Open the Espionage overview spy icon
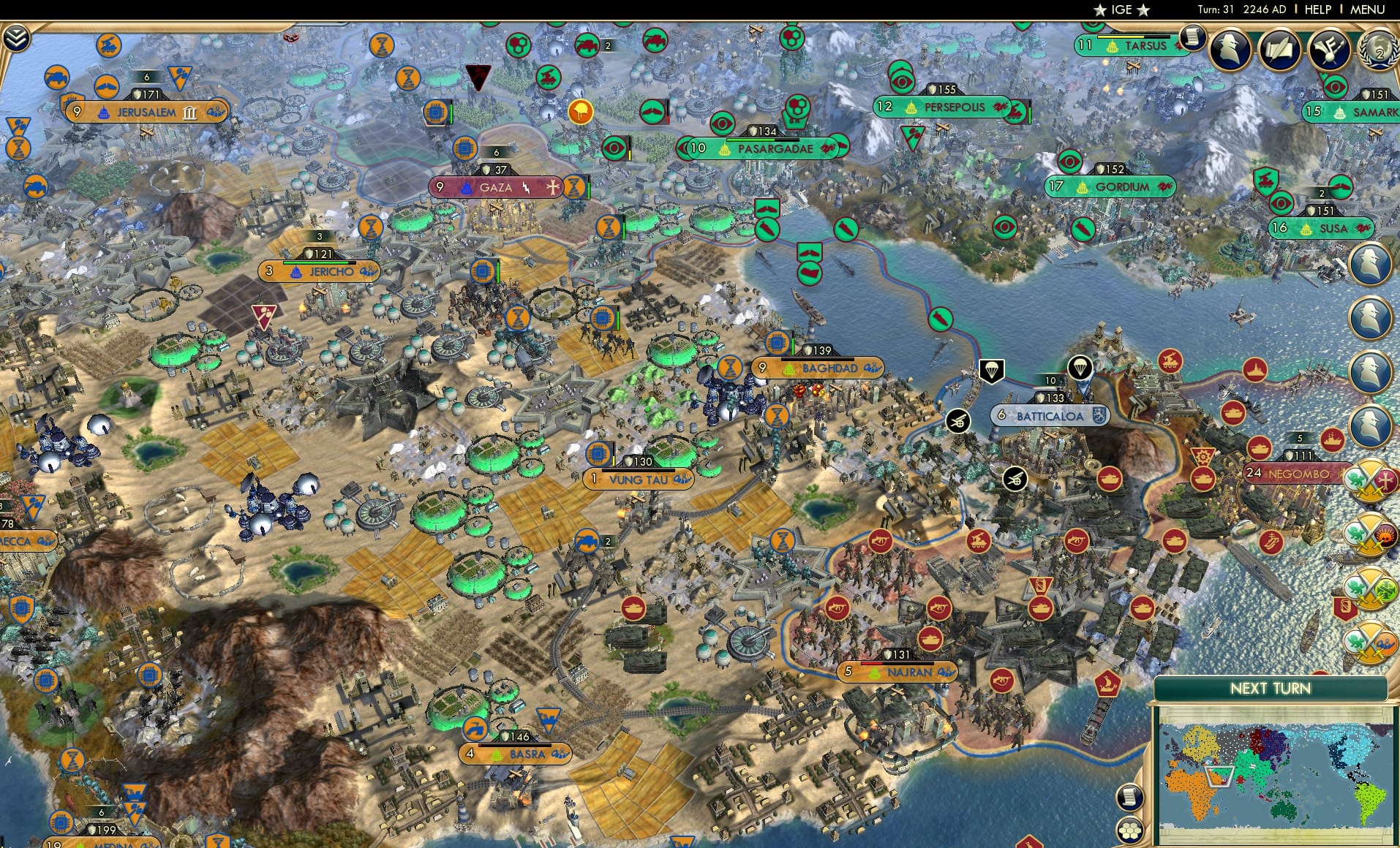Screen dimensions: 1400x848 [x=1232, y=50]
